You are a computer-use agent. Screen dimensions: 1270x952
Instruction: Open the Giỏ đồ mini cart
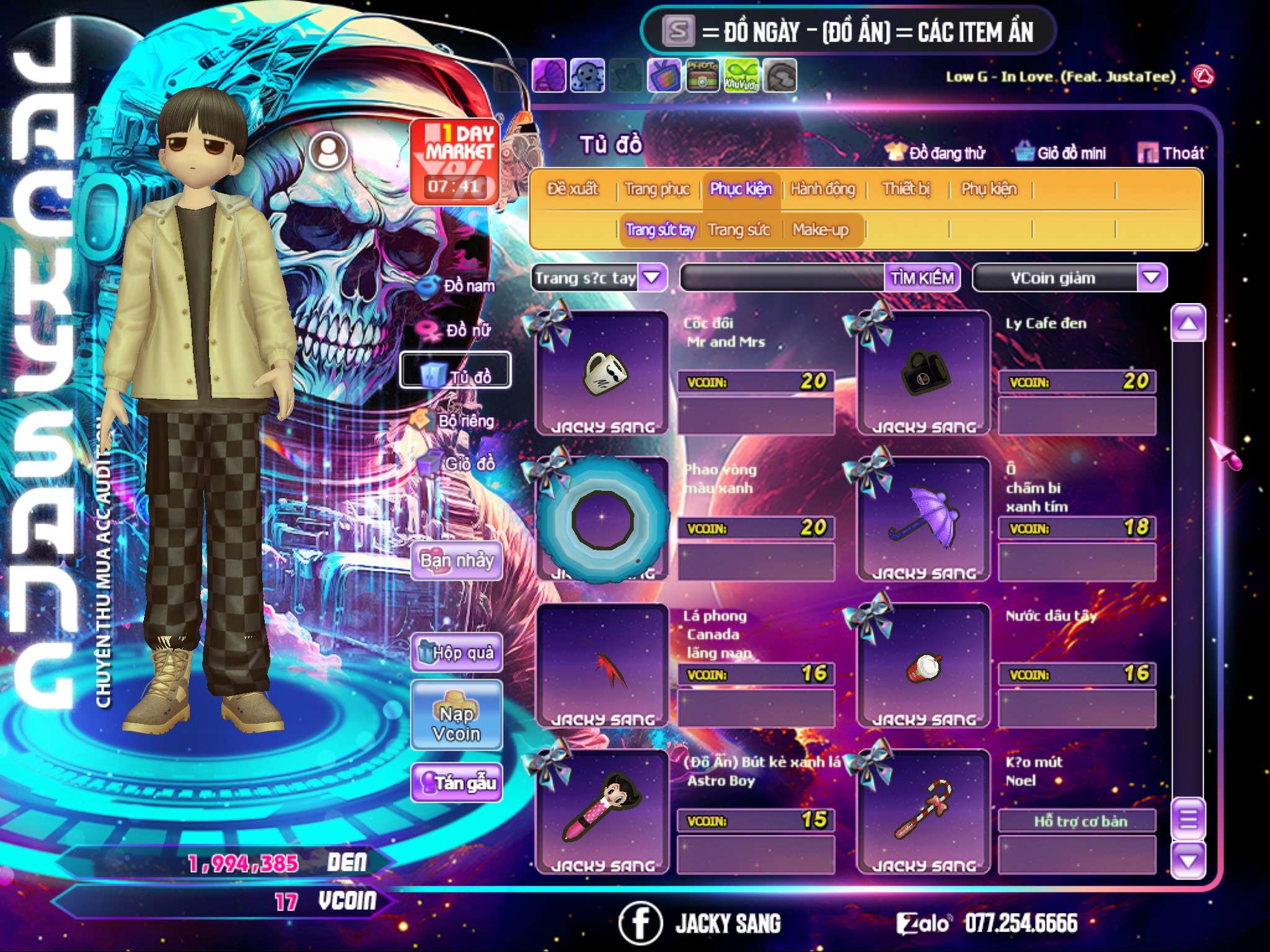click(x=1061, y=153)
